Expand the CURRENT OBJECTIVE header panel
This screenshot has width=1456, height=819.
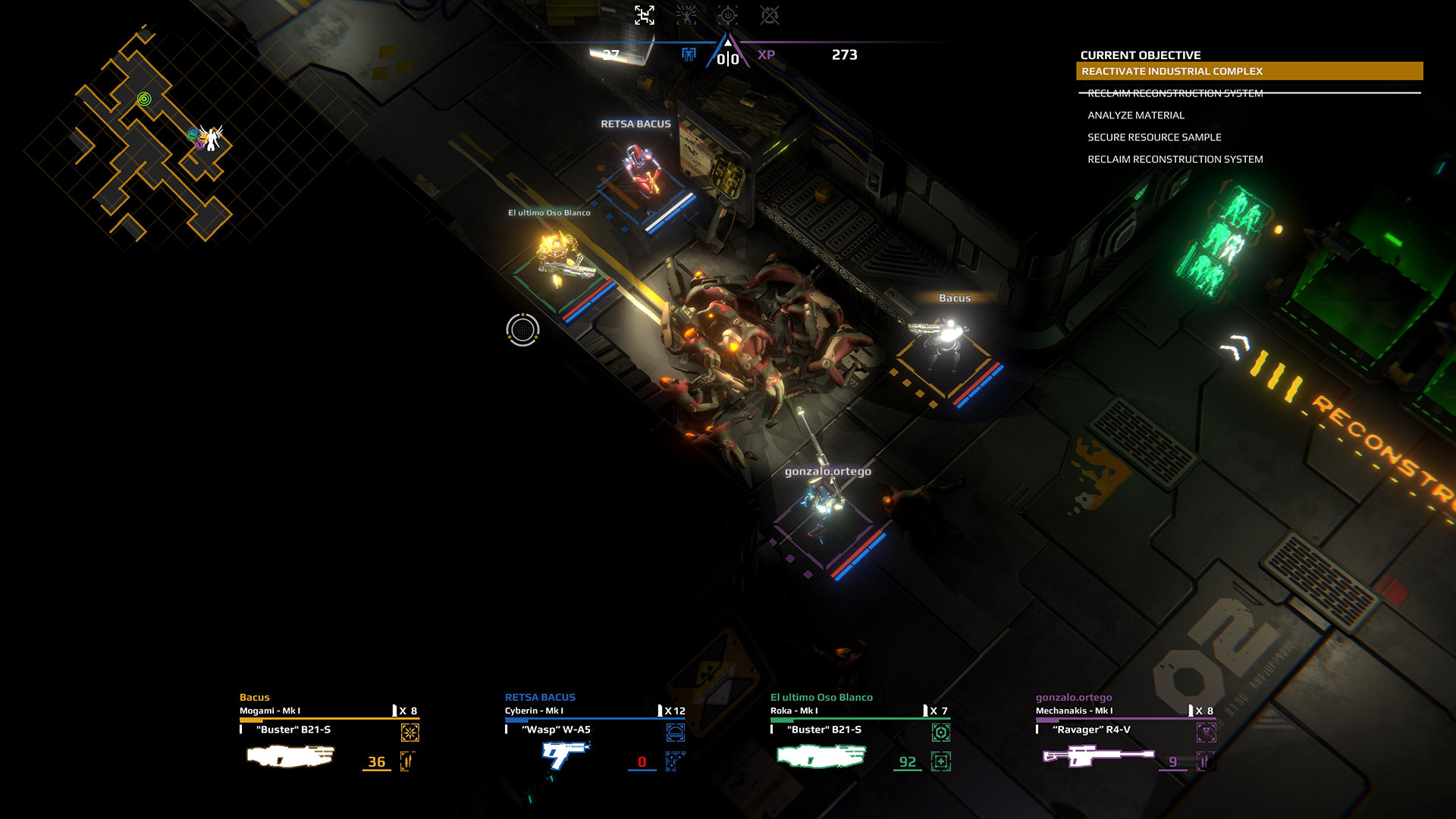[x=1141, y=55]
